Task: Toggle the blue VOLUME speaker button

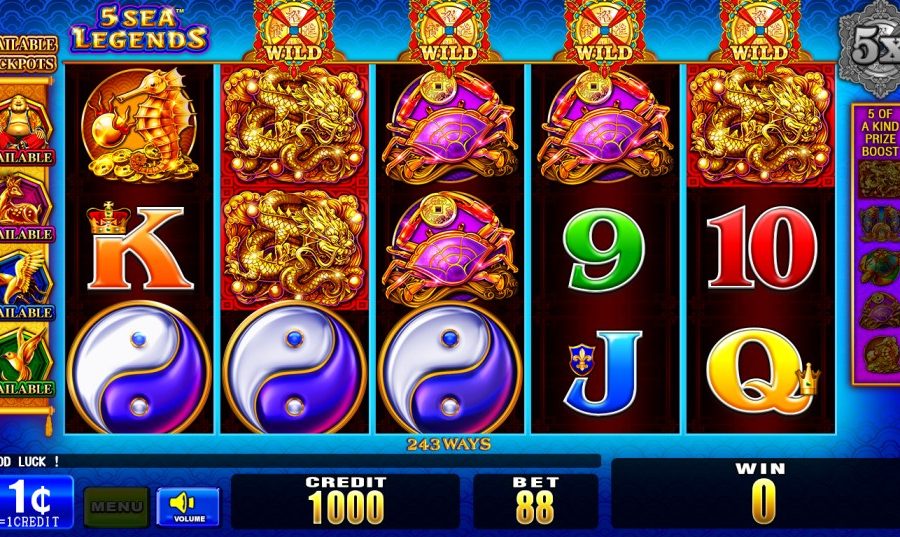Action: point(188,506)
